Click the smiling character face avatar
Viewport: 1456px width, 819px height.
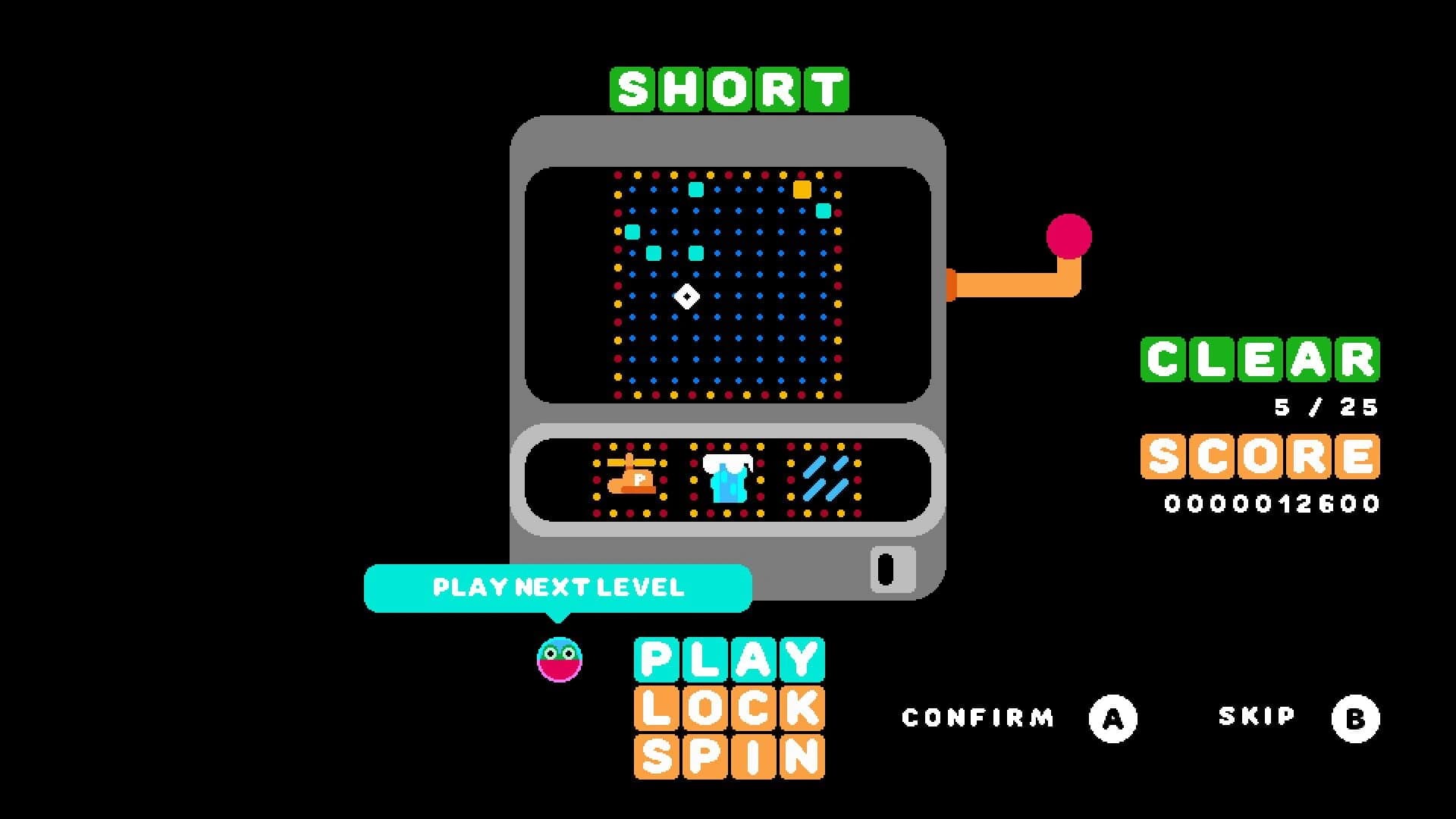click(559, 658)
